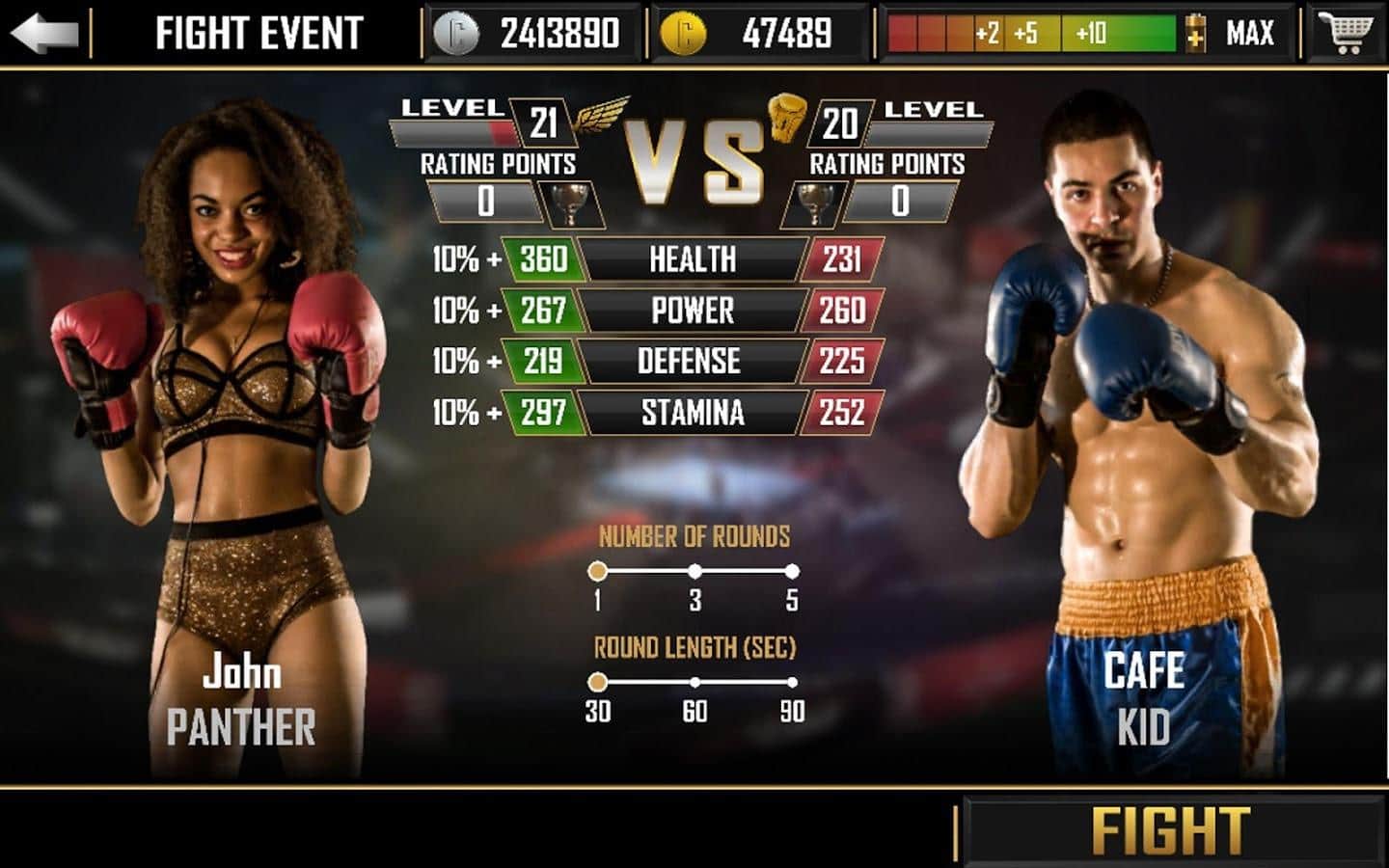Image resolution: width=1389 pixels, height=868 pixels.
Task: Tap the gold coin currency counter
Action: [752, 34]
